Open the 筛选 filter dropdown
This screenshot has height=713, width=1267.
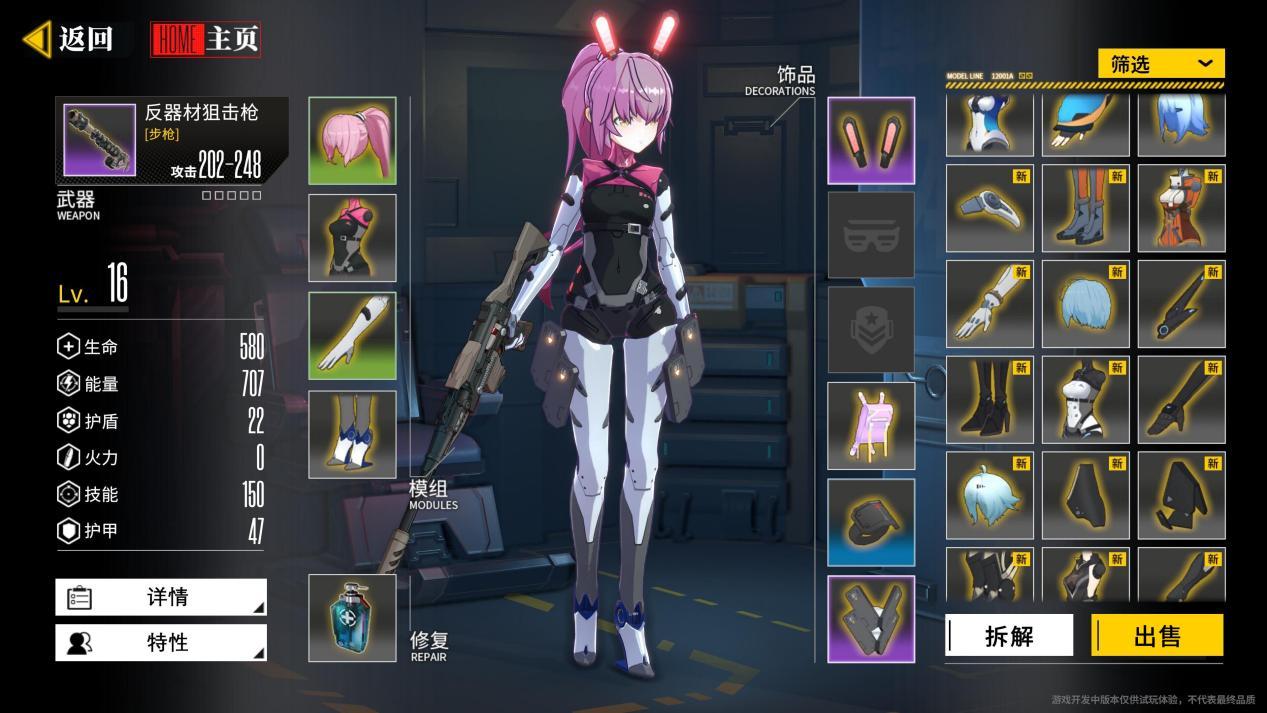(x=1161, y=64)
